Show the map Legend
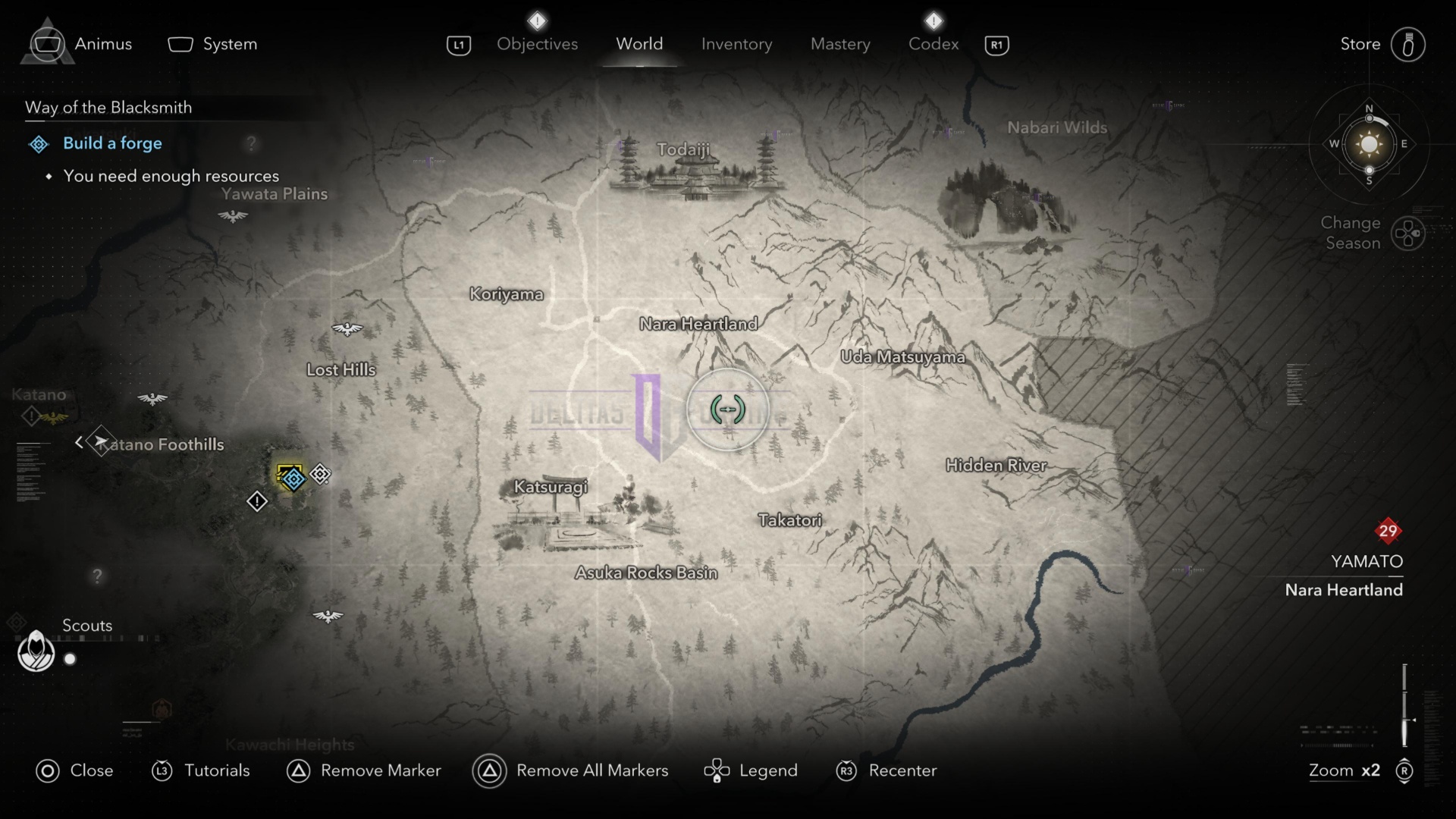The width and height of the screenshot is (1456, 819). [751, 770]
